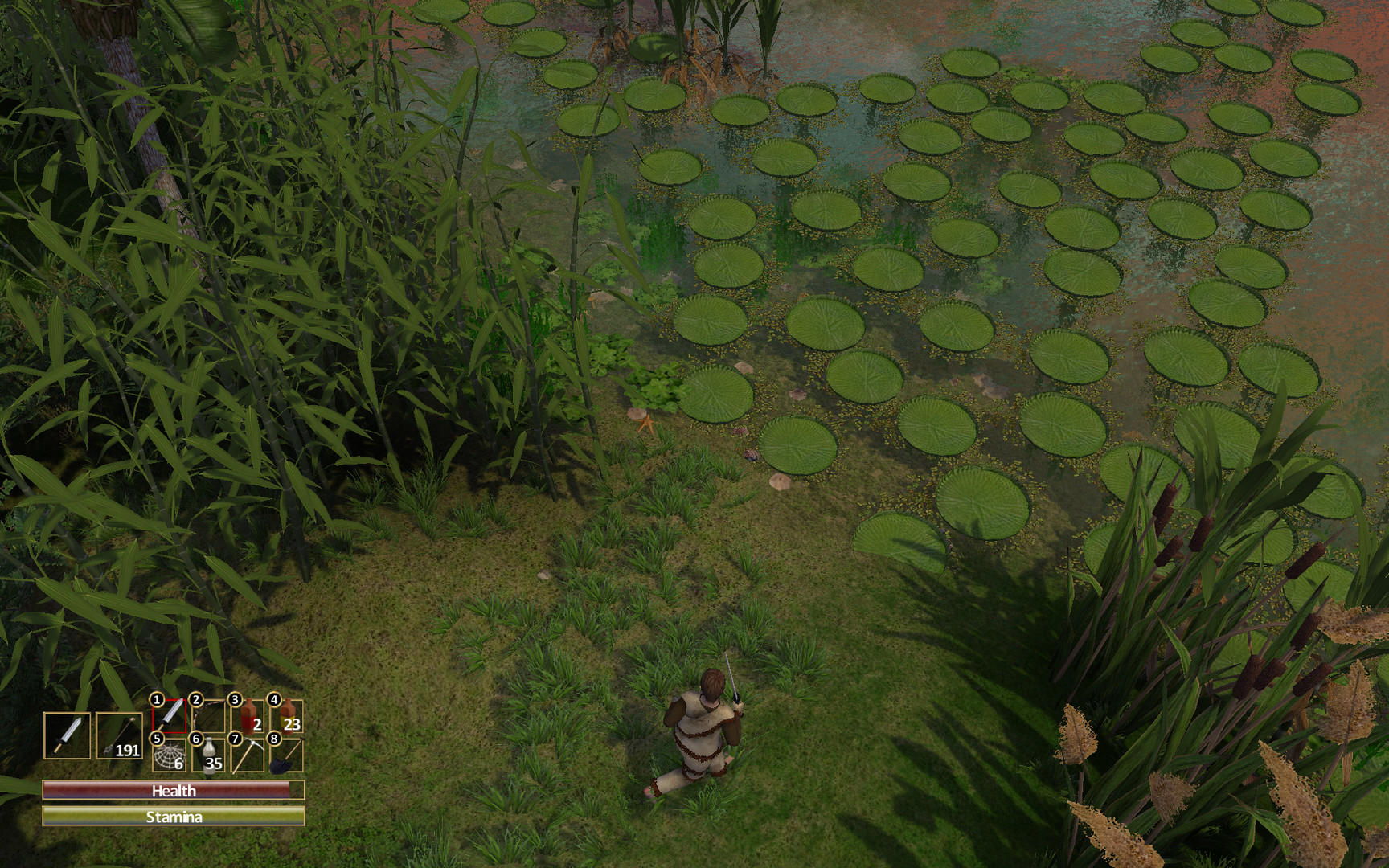Click the stack count 35 on the bottle
This screenshot has height=868, width=1389.
click(214, 763)
